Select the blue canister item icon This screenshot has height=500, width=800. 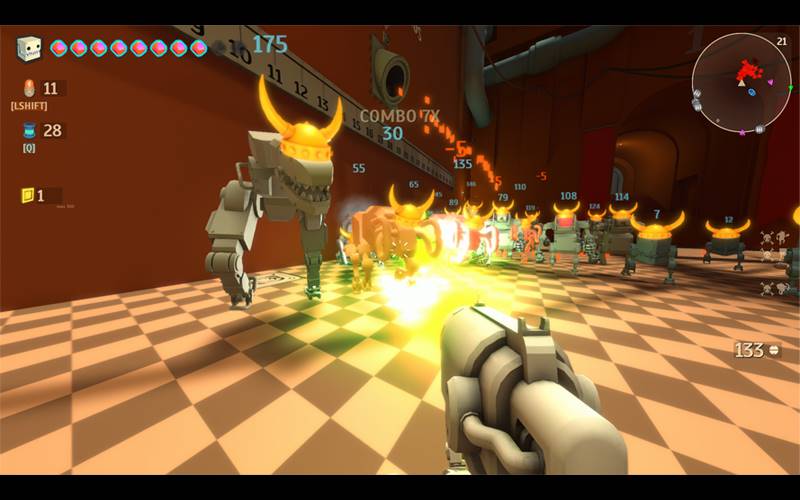coord(28,131)
